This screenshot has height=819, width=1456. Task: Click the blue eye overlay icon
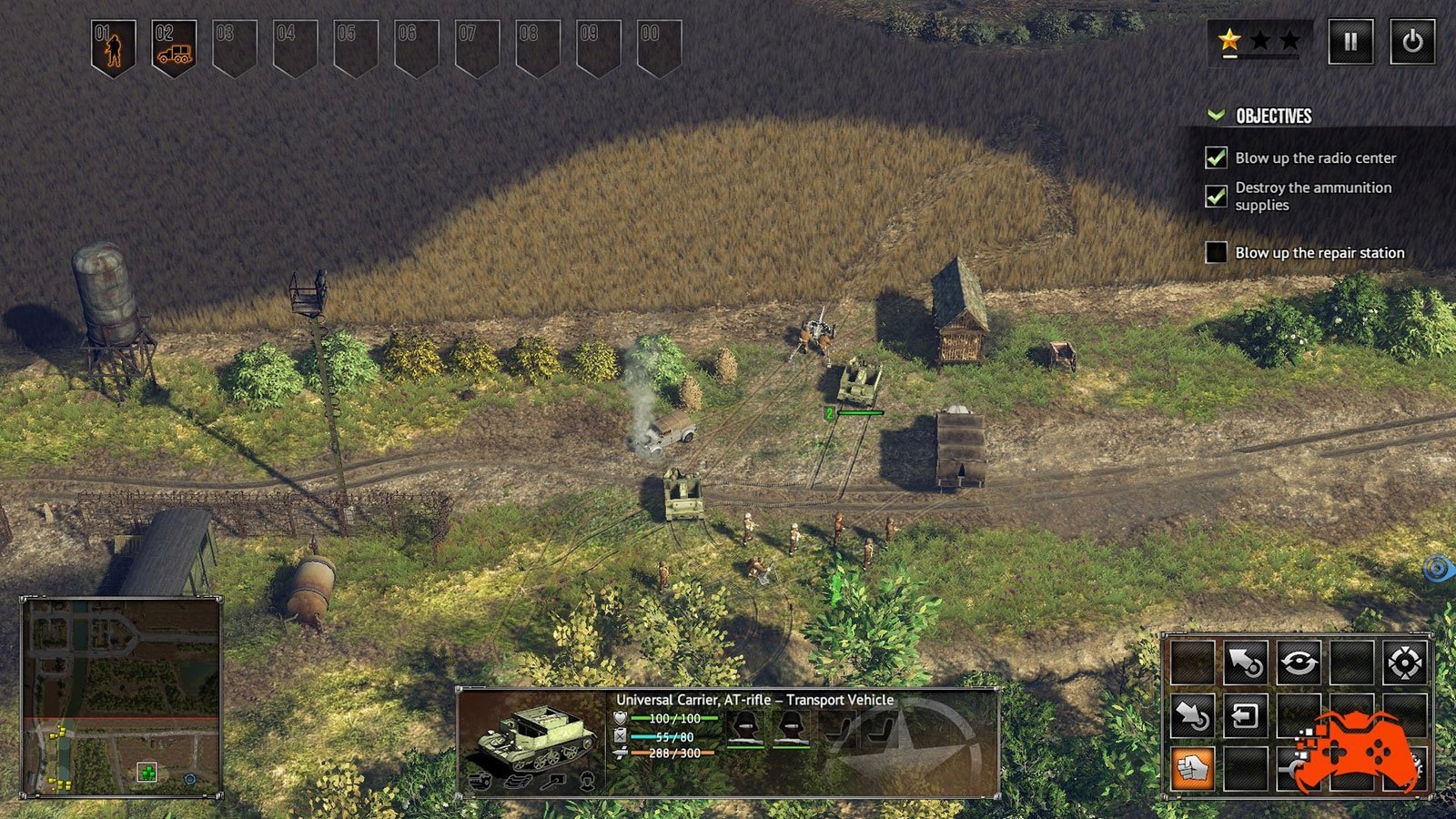1438,569
